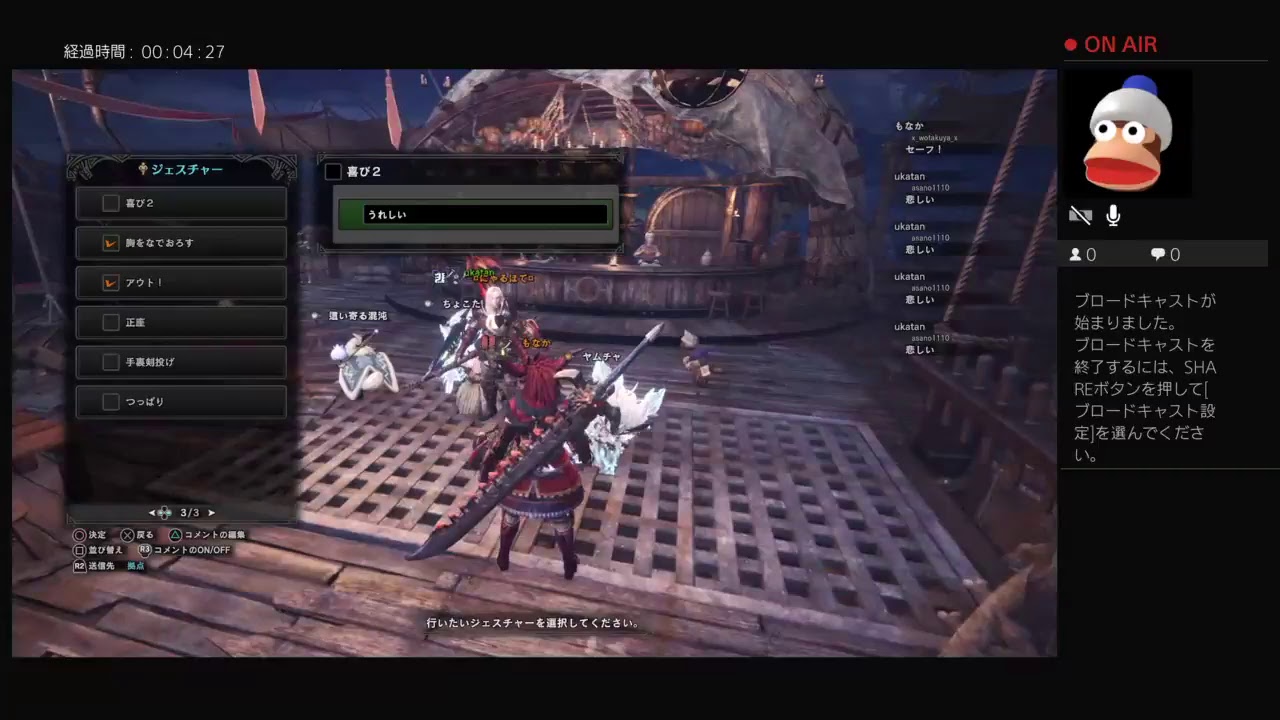Viewport: 1280px width, 720px height.
Task: Click the right arrow on page 3/3
Action: click(x=211, y=512)
